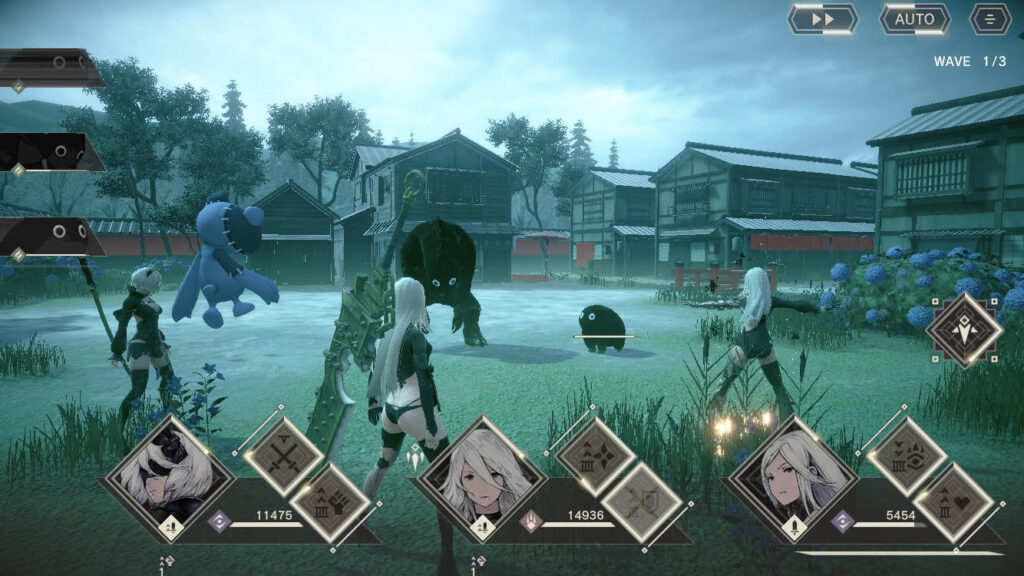Select the bottom enemy turn-order panel
This screenshot has width=1024, height=576.
(x=50, y=237)
